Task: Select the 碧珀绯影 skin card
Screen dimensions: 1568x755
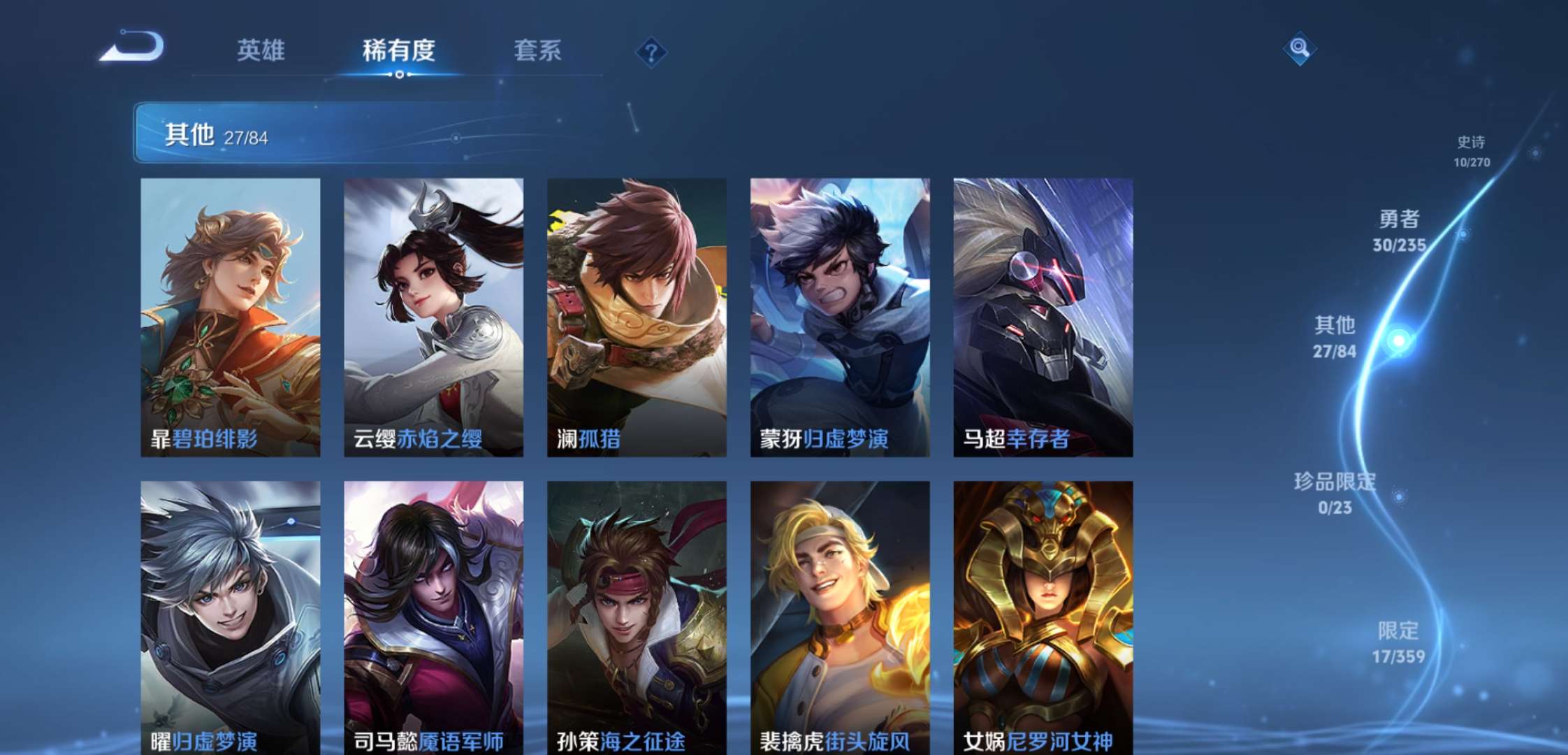Action: click(x=230, y=317)
